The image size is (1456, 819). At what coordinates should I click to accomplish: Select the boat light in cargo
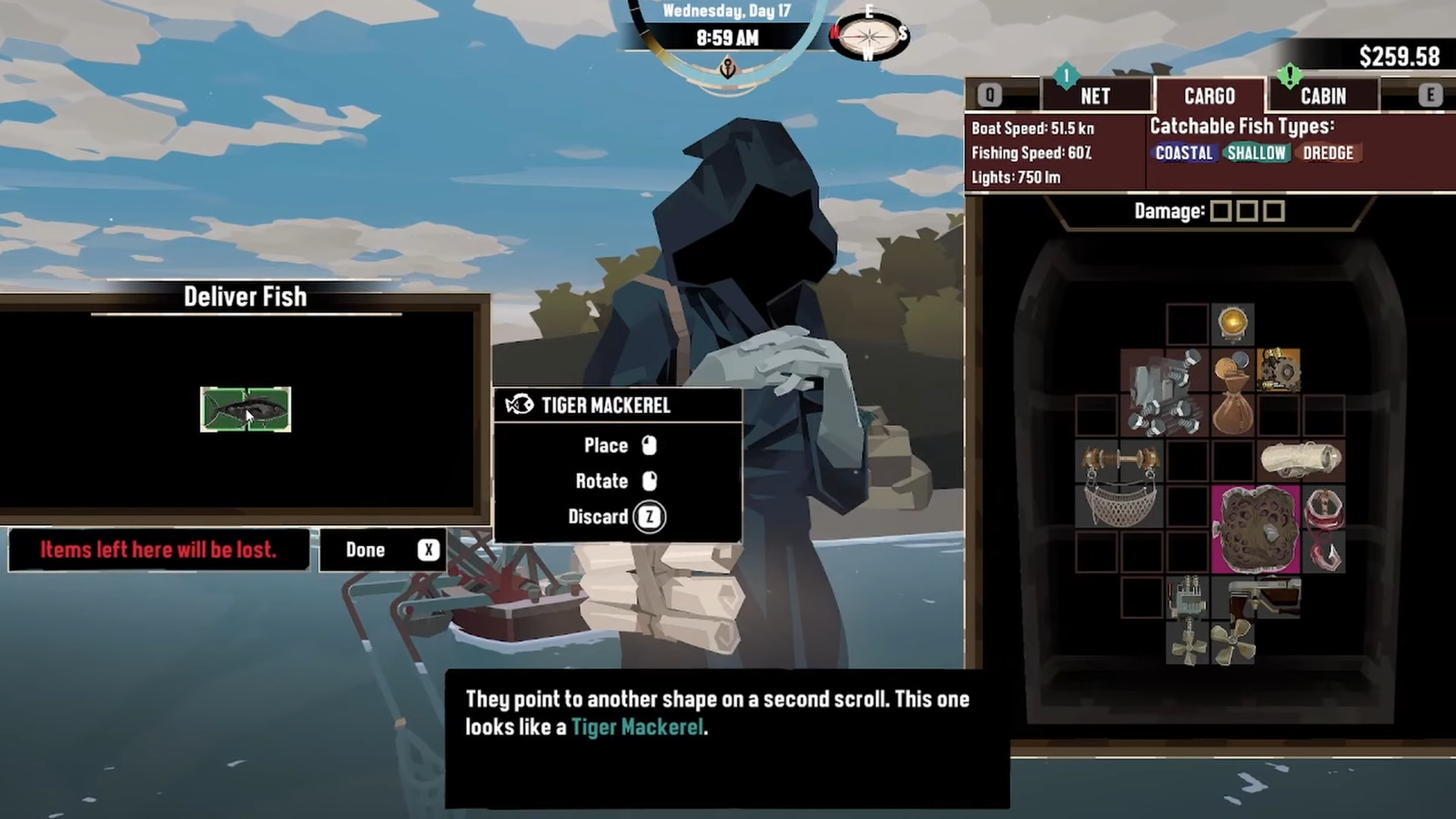click(x=1233, y=324)
